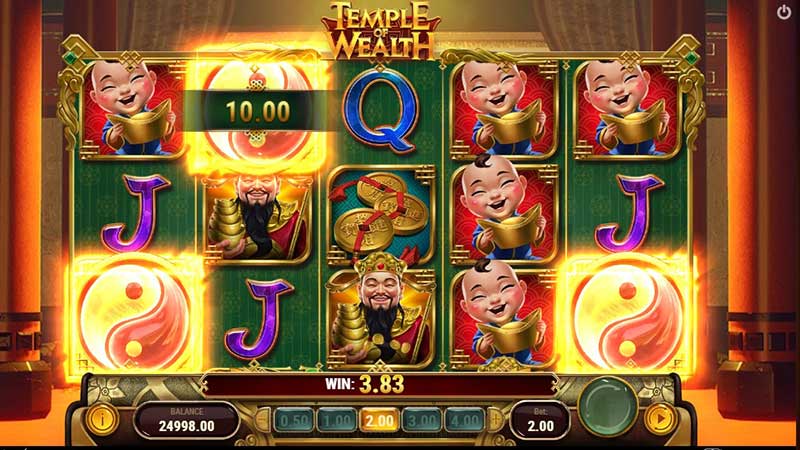The width and height of the screenshot is (800, 450).
Task: Spin the reels with the green round button
Action: pos(610,410)
